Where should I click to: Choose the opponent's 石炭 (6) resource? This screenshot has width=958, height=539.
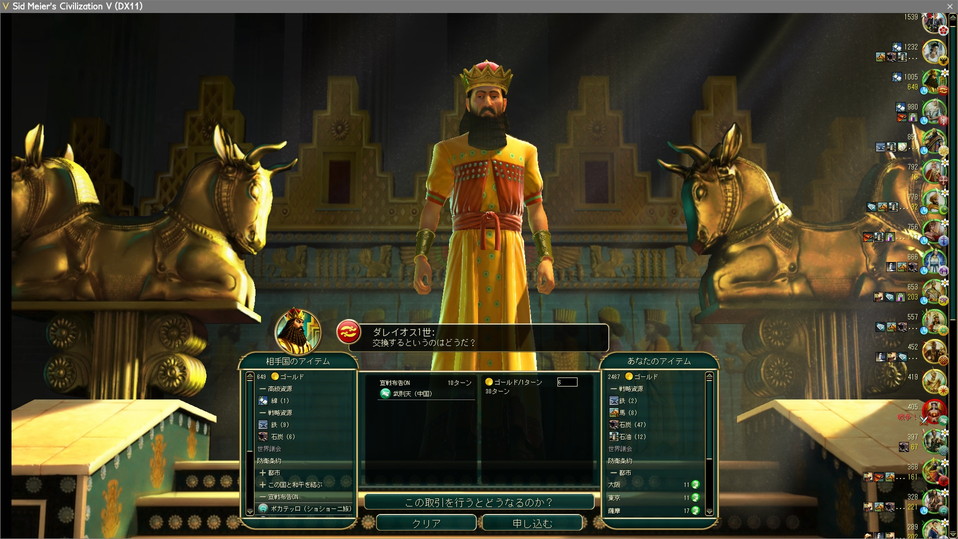[x=282, y=436]
